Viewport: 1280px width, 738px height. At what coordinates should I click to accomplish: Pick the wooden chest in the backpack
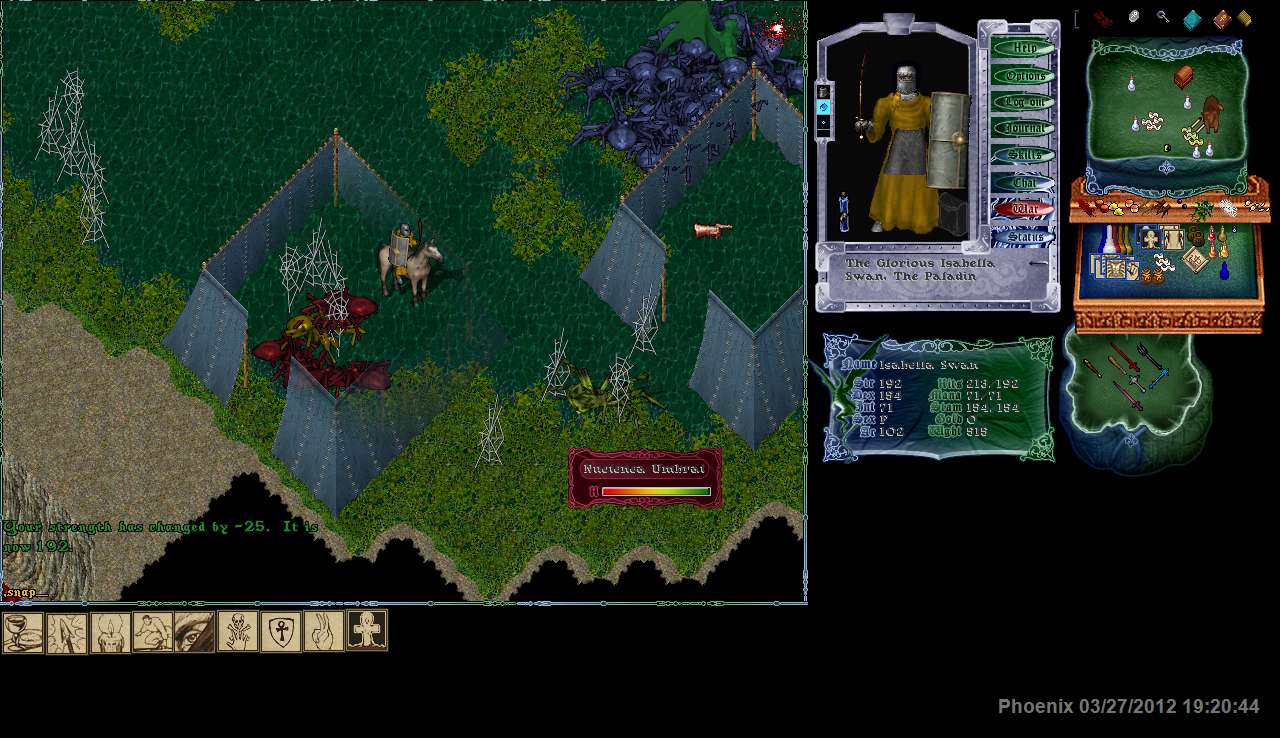[x=1184, y=77]
